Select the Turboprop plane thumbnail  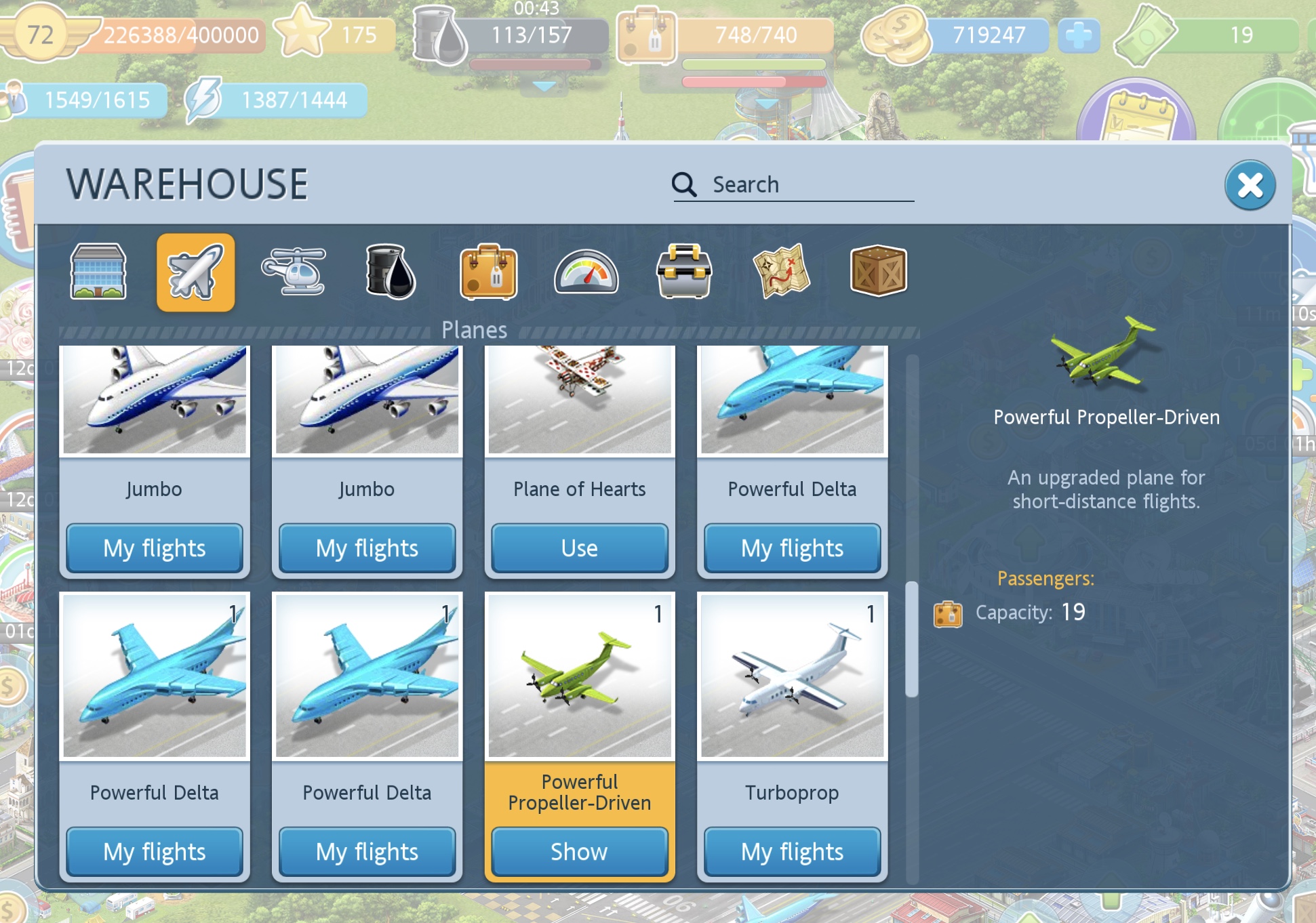point(791,676)
